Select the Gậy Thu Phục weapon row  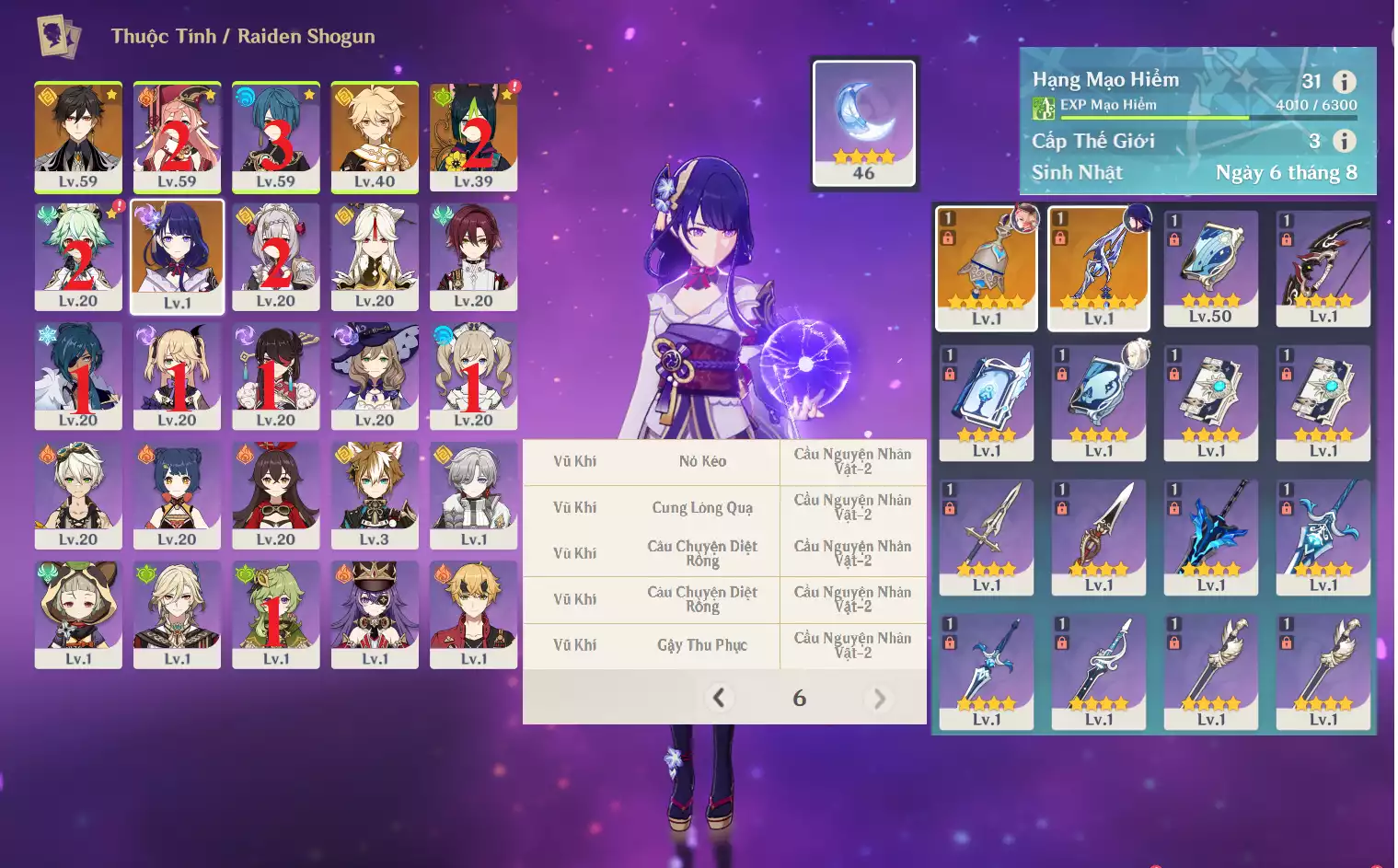point(702,645)
